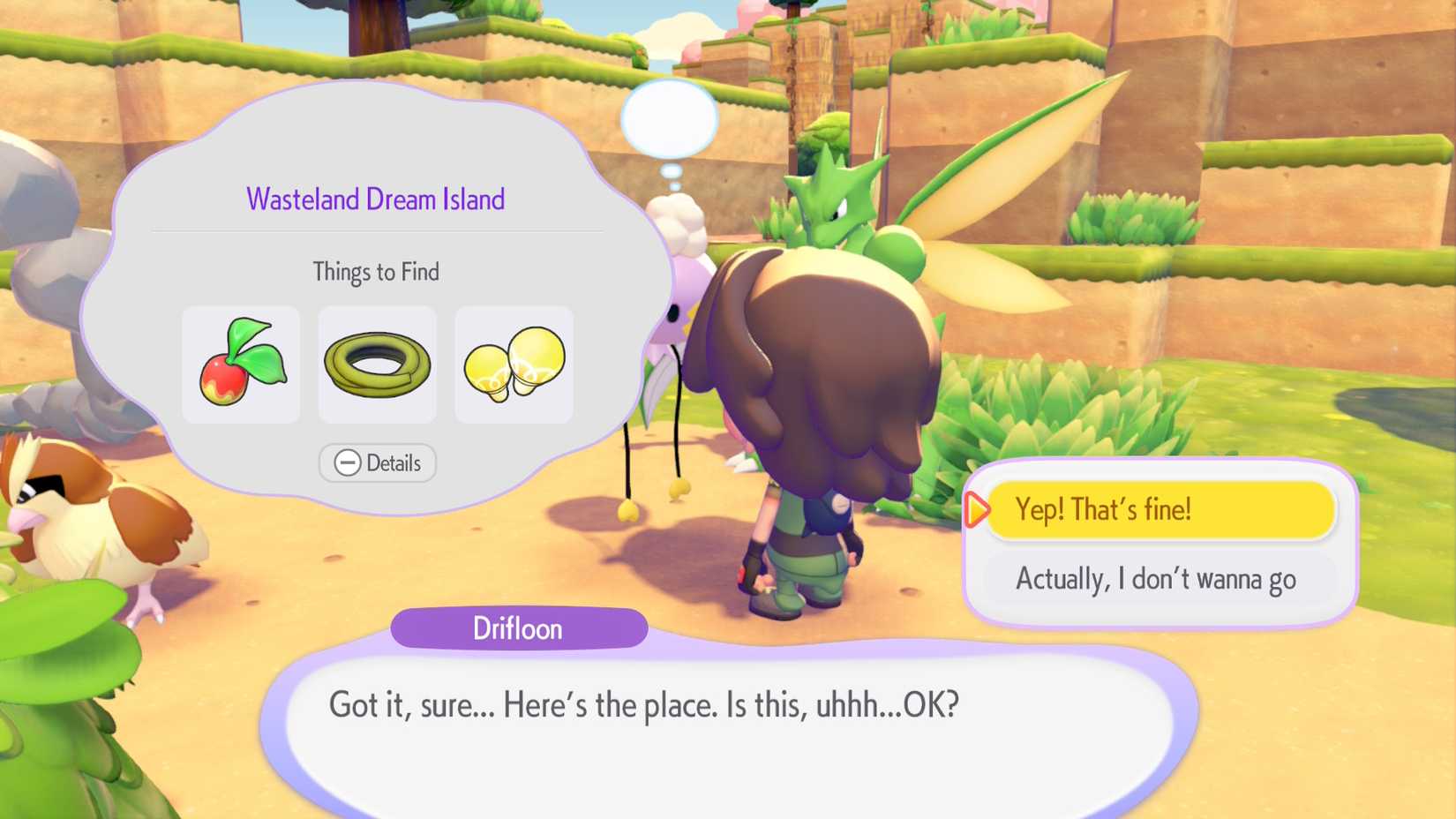This screenshot has width=1456, height=819.
Task: Click the Drifloon name banner
Action: coord(518,628)
